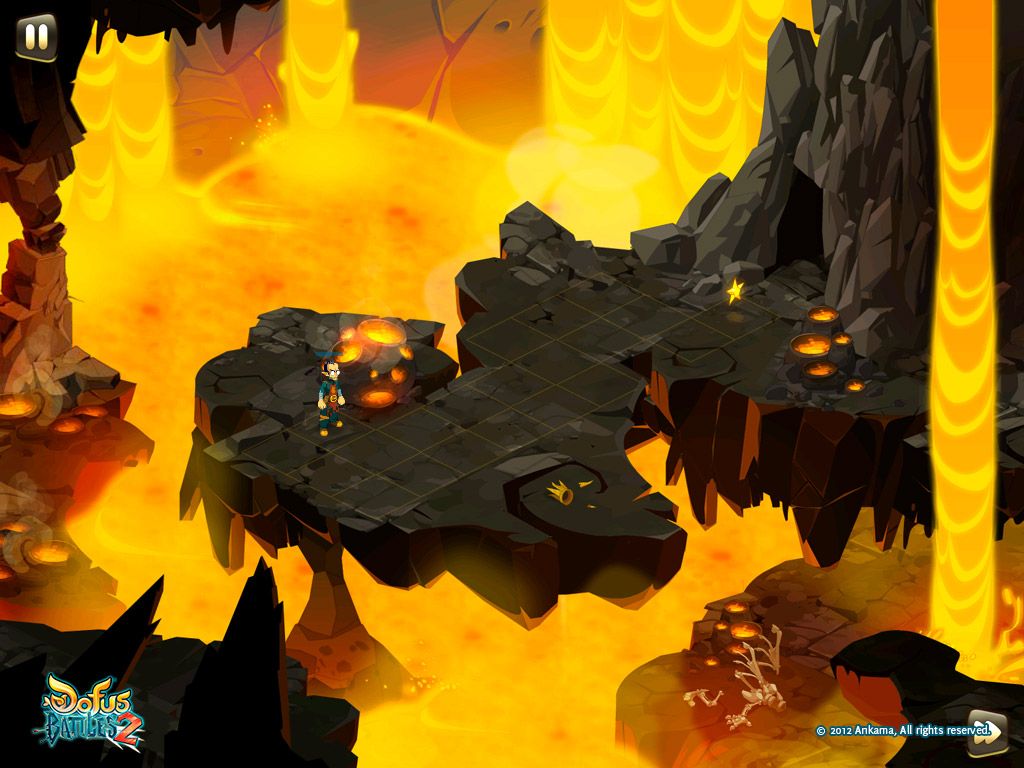Skip ahead with the fast-forward arrow button
This screenshot has height=768, width=1024.
(985, 731)
